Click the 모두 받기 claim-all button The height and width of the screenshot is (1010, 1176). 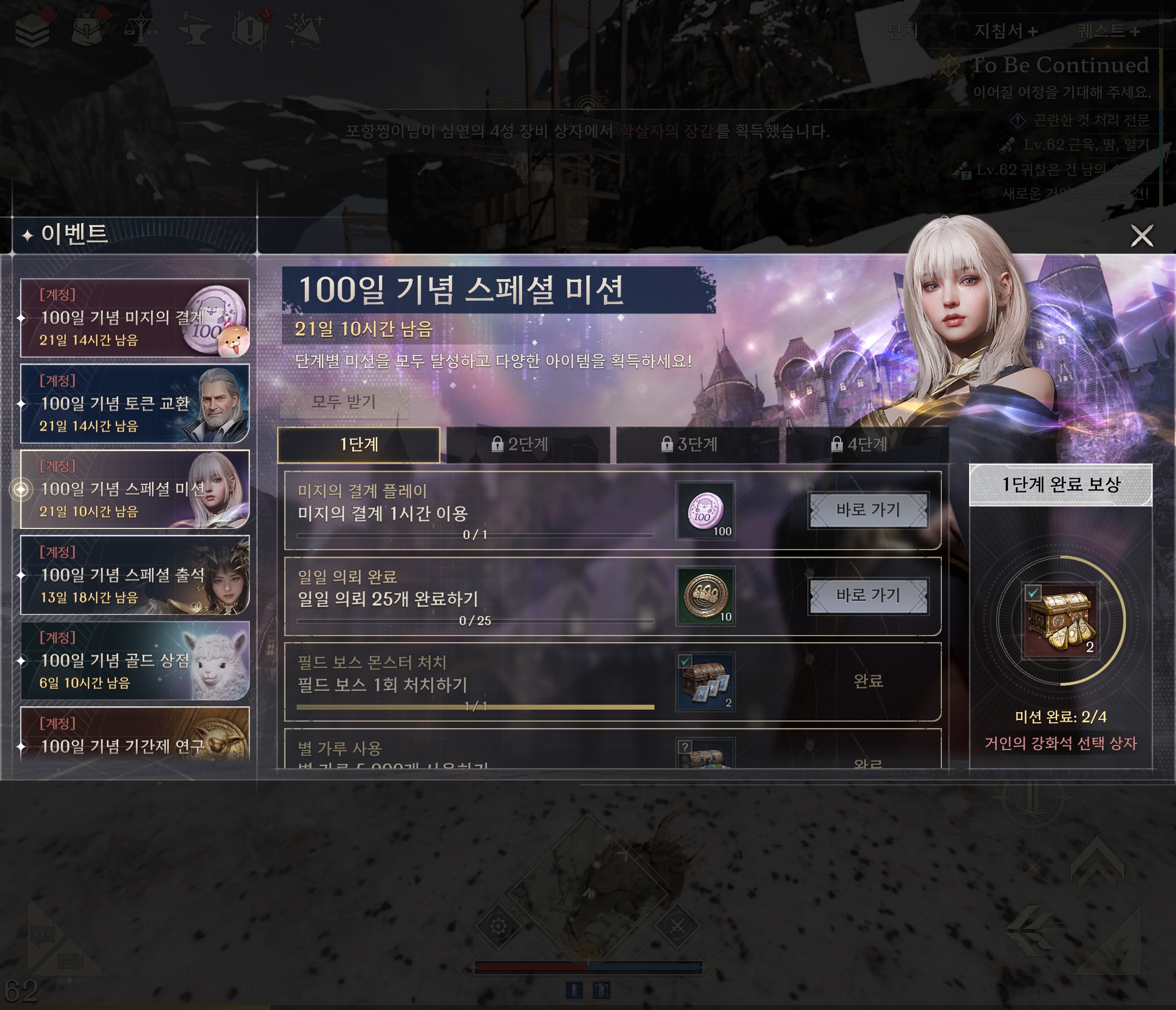(x=344, y=402)
